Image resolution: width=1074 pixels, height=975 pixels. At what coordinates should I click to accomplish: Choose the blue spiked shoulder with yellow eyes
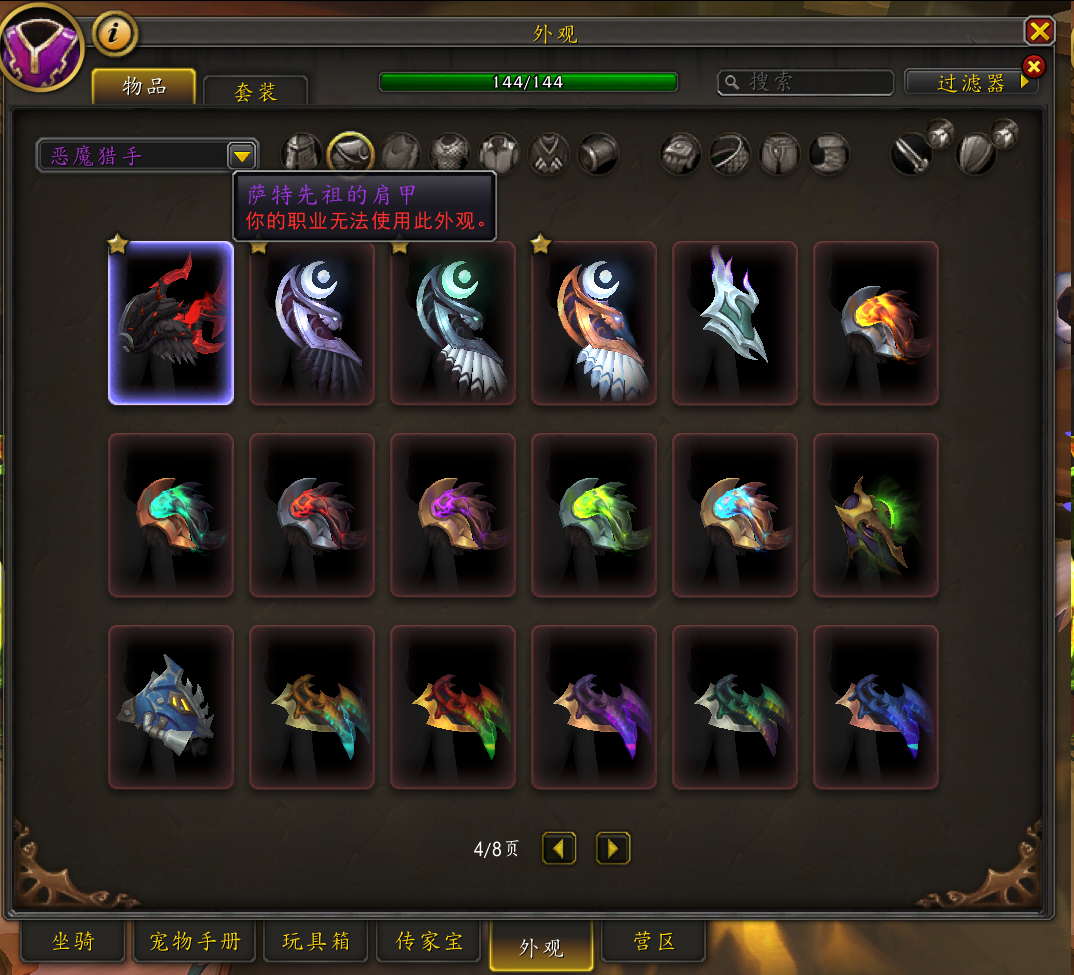click(171, 707)
